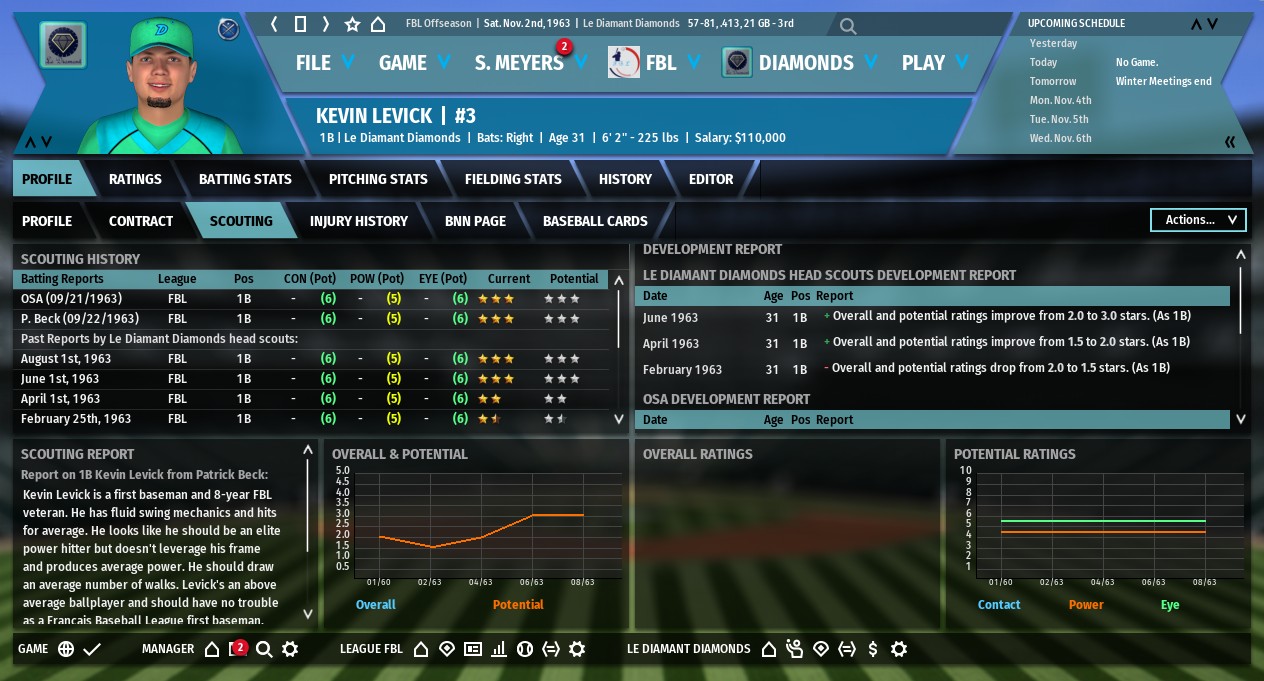Image resolution: width=1264 pixels, height=681 pixels.
Task: Open the dollar-sign finances icon
Action: pos(873,649)
